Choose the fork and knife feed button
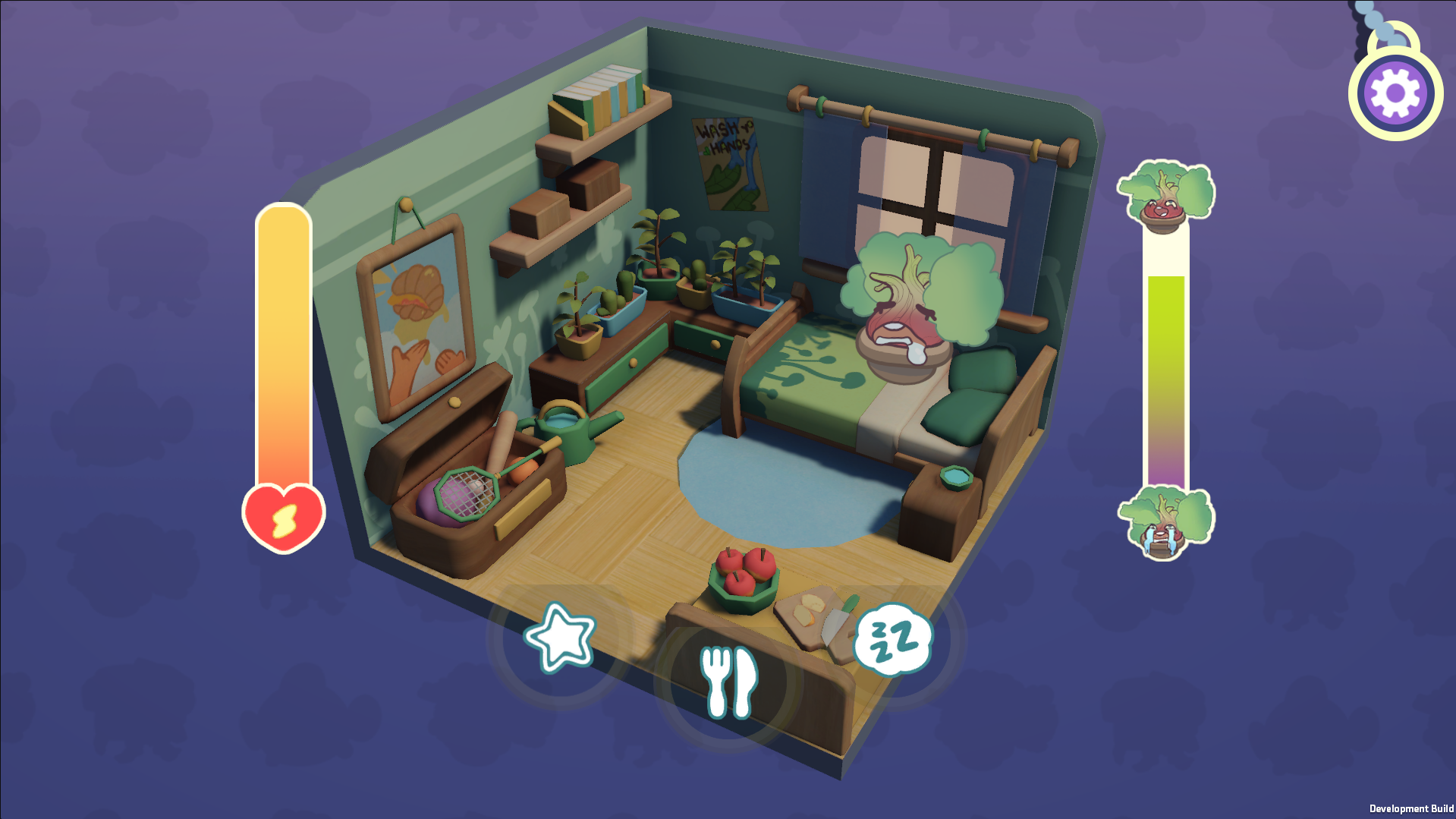The width and height of the screenshot is (1456, 819). (x=728, y=681)
